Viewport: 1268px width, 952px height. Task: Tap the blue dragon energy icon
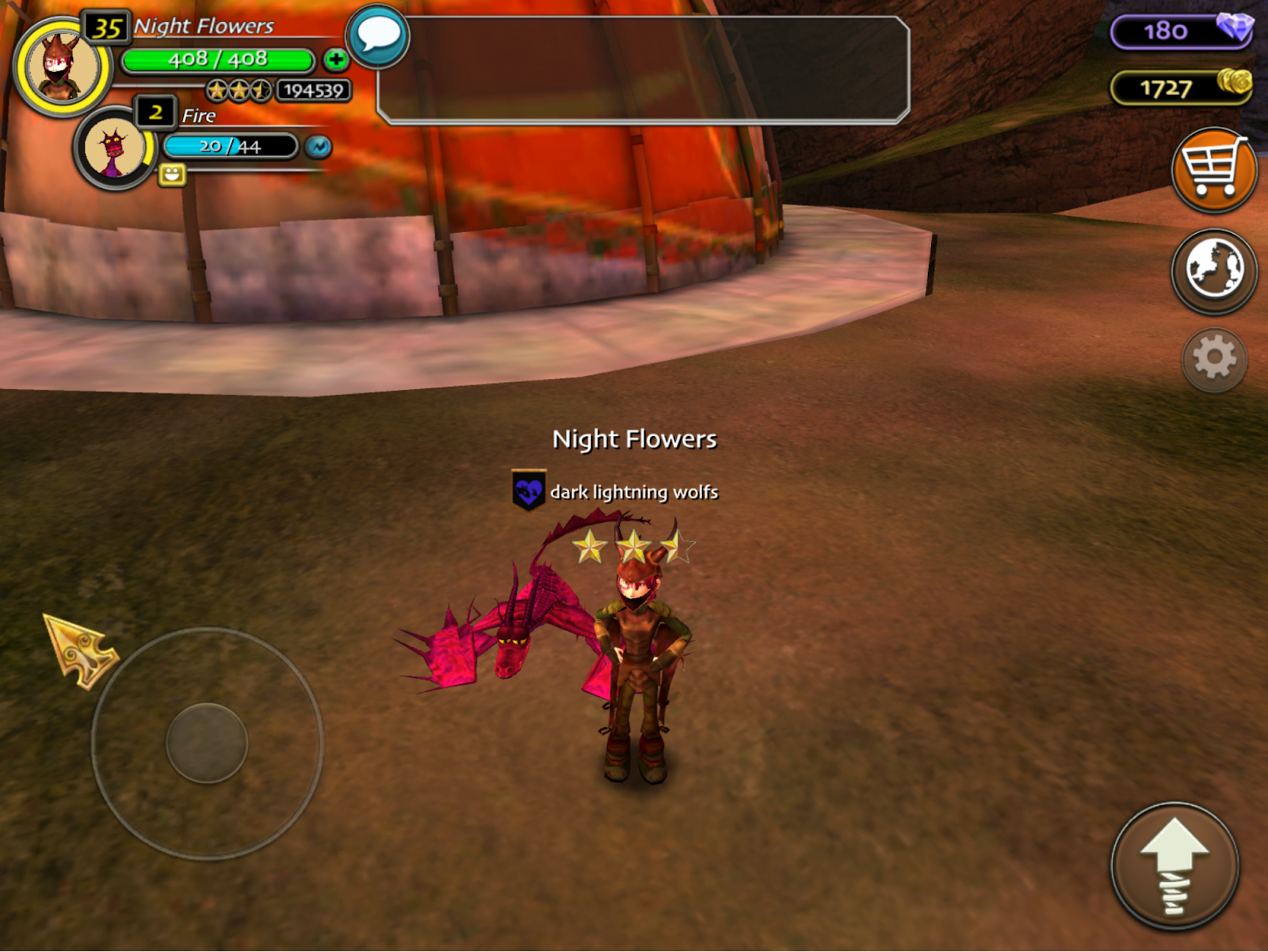(319, 147)
